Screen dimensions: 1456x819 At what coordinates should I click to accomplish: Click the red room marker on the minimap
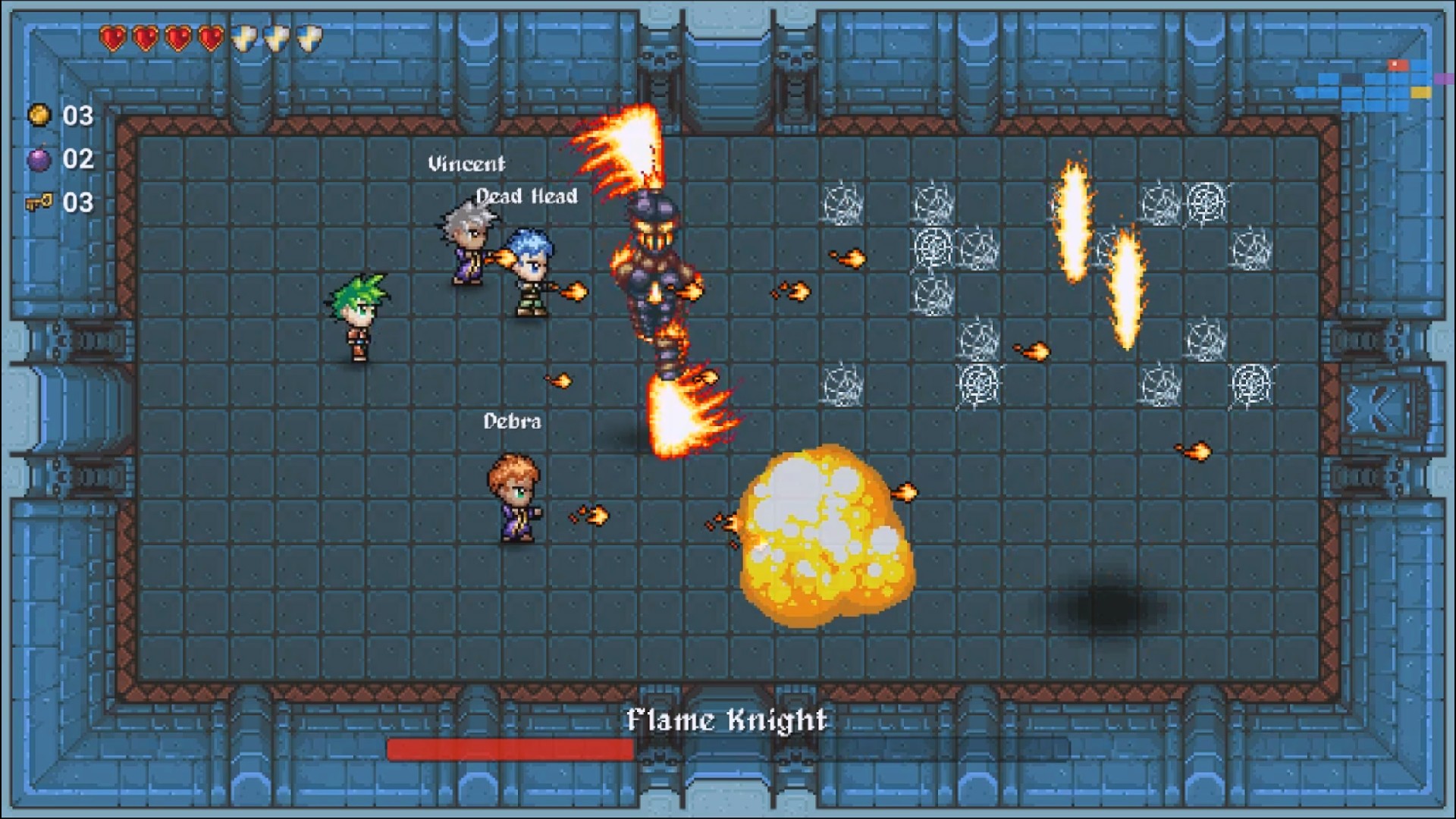(1398, 64)
